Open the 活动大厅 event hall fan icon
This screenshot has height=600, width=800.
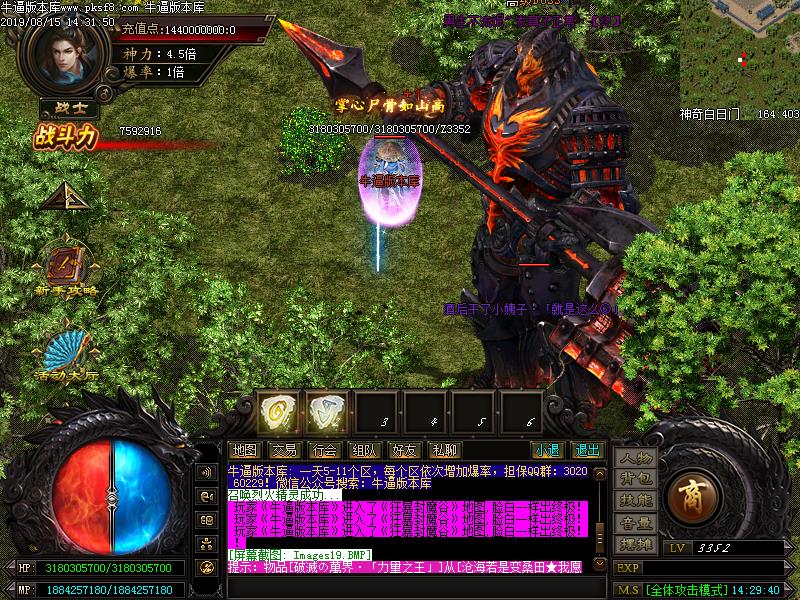(x=66, y=350)
